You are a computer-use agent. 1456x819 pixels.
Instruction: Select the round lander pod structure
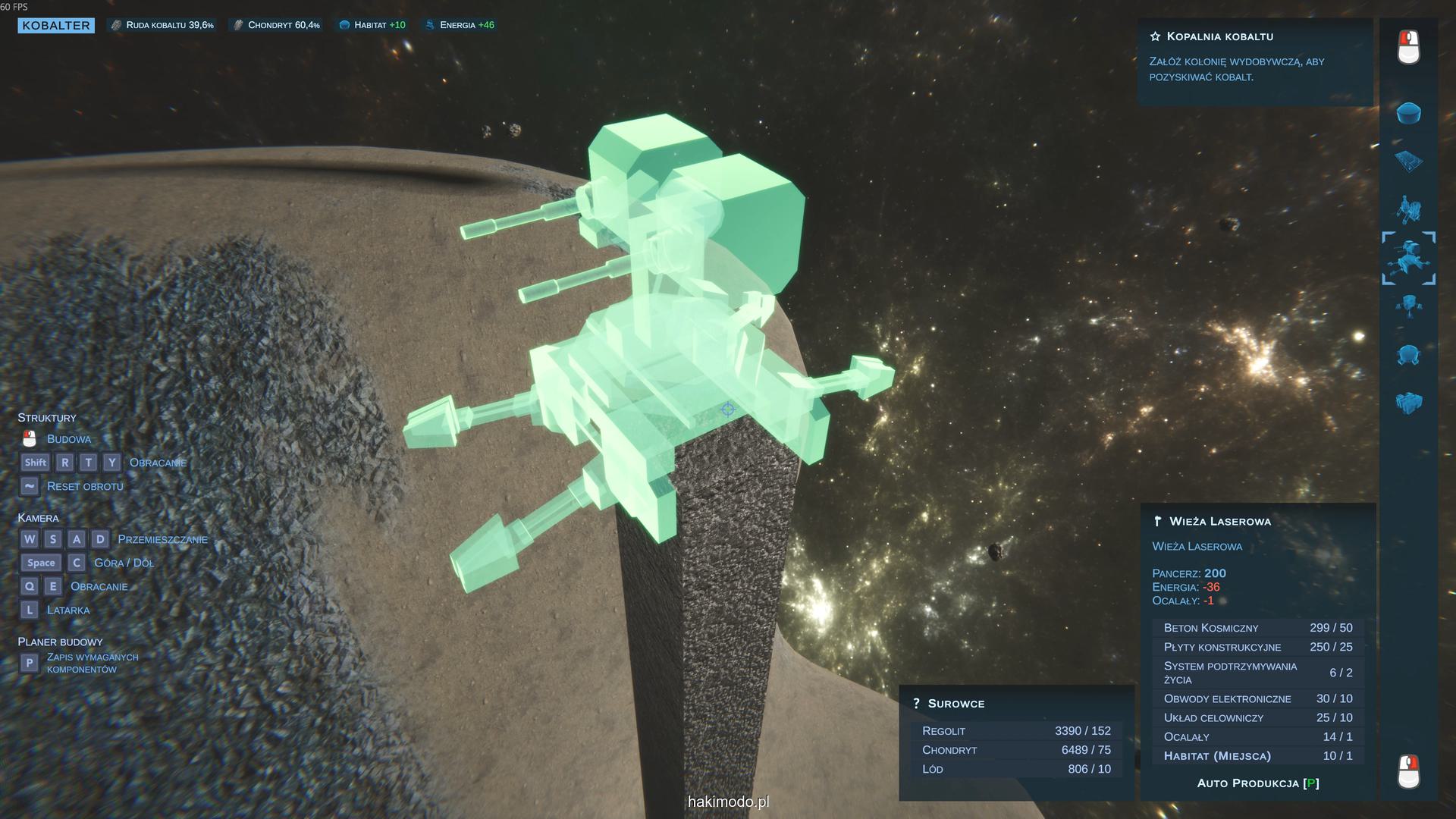point(1408,354)
